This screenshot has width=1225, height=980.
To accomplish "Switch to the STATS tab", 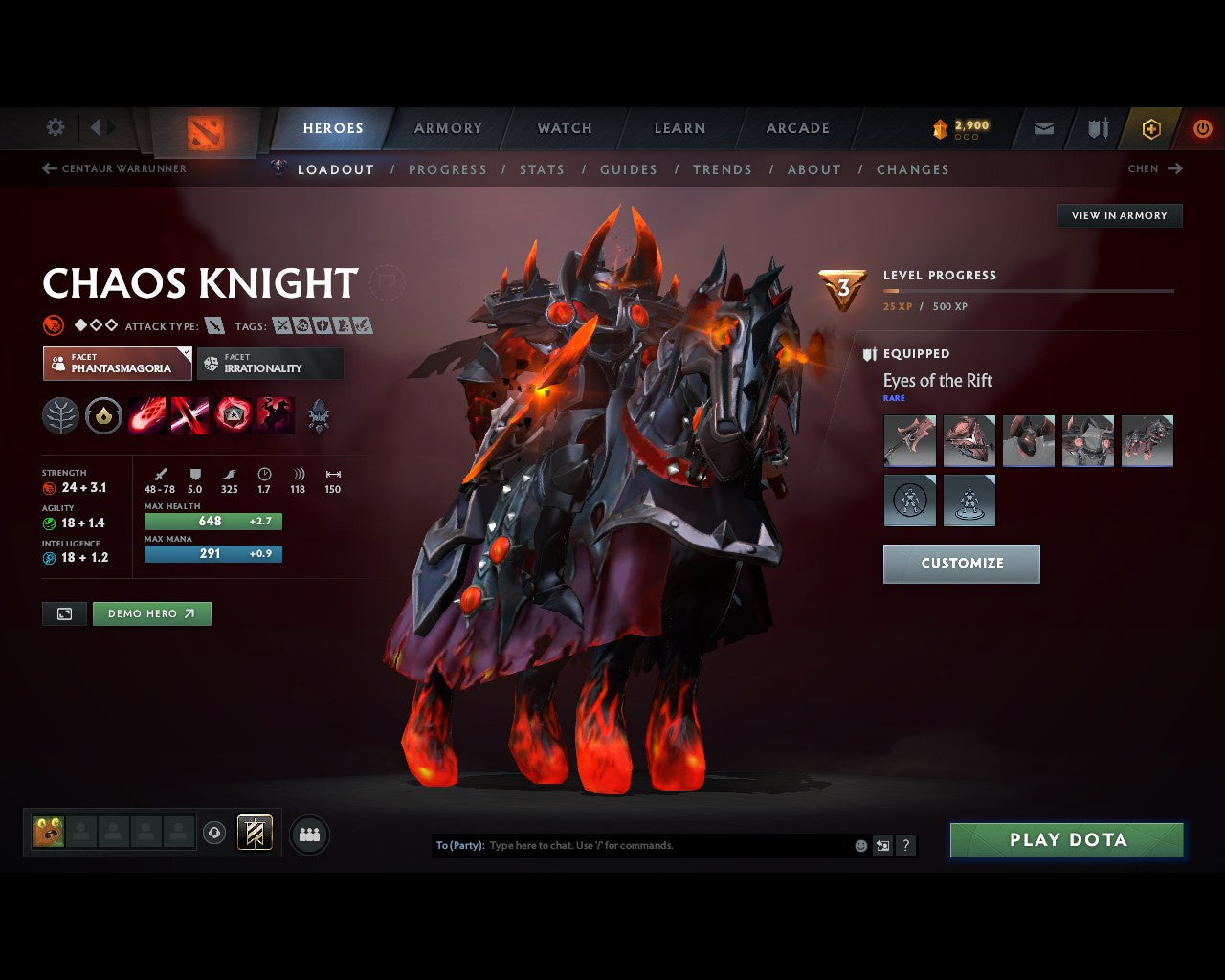I will point(543,169).
